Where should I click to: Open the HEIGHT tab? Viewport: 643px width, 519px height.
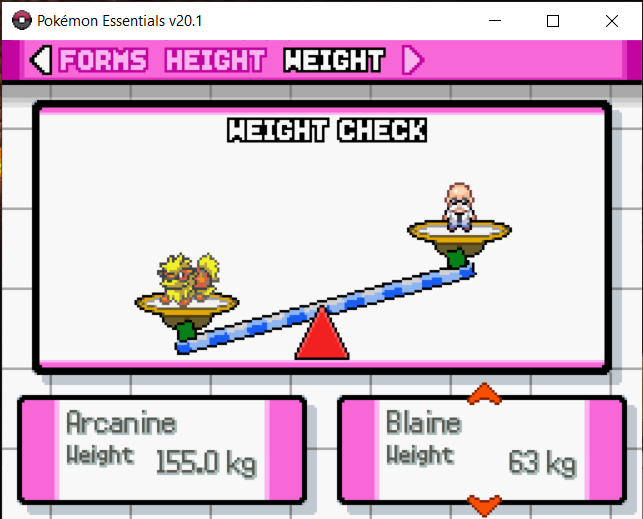(215, 61)
